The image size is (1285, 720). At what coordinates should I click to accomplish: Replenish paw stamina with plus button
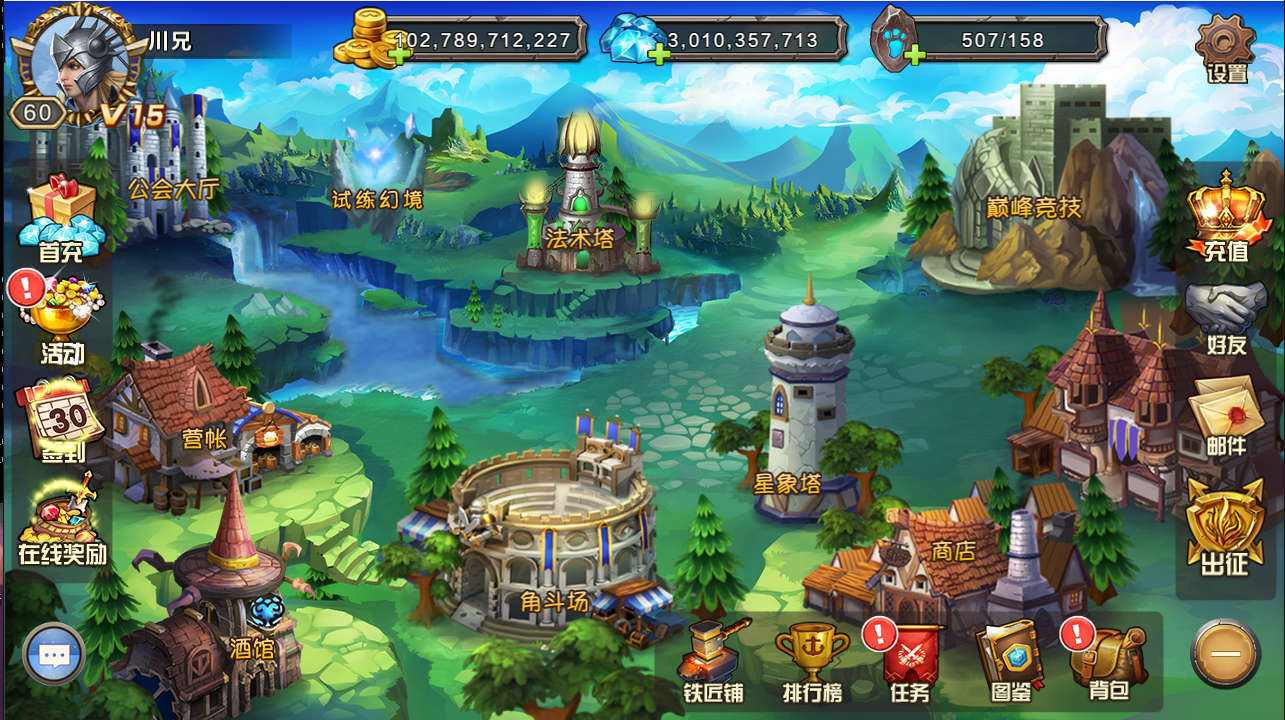914,55
